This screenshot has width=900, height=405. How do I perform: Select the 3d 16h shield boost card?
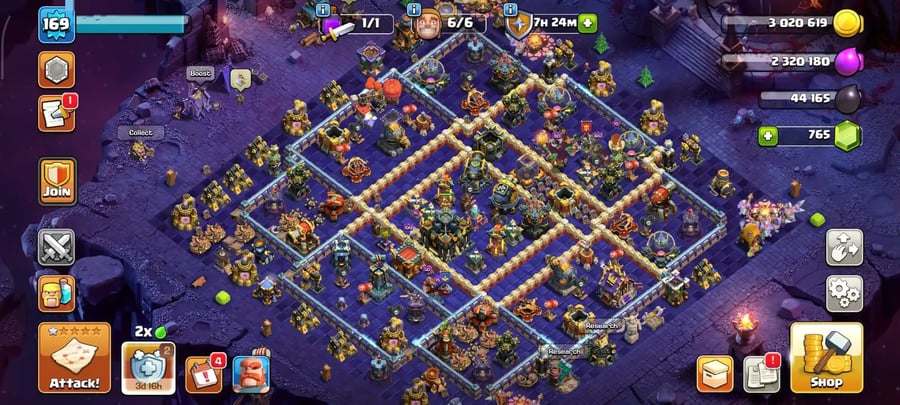point(149,367)
